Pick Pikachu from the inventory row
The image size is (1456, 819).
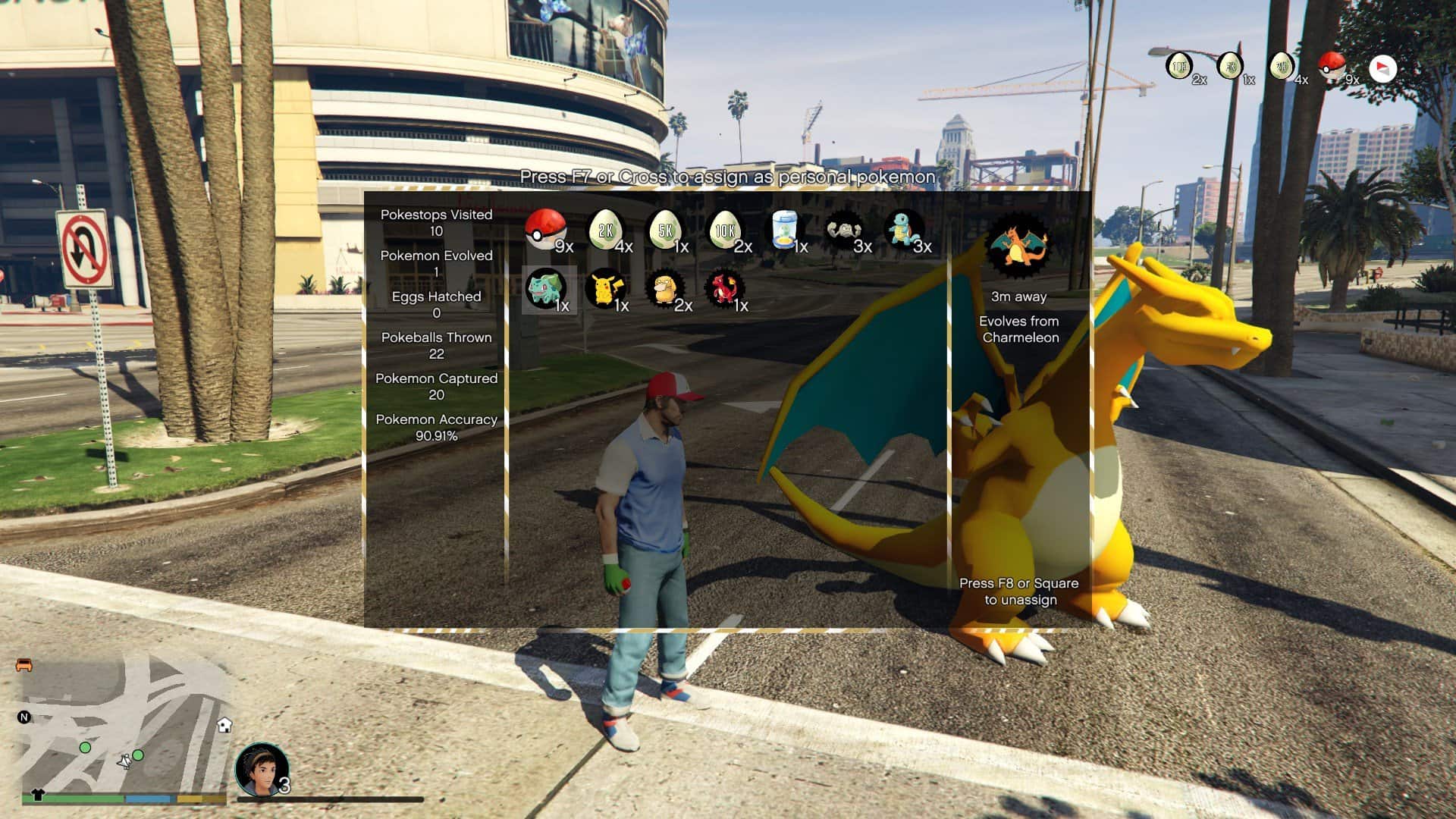click(607, 288)
